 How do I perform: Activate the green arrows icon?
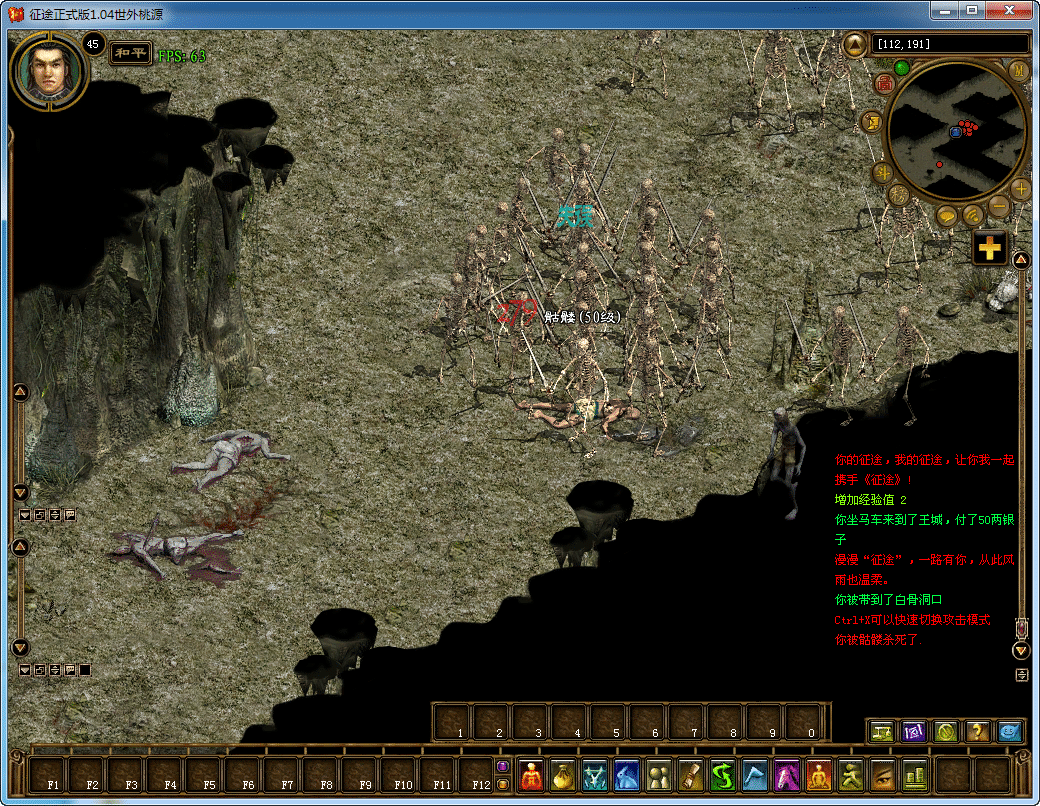click(x=723, y=776)
